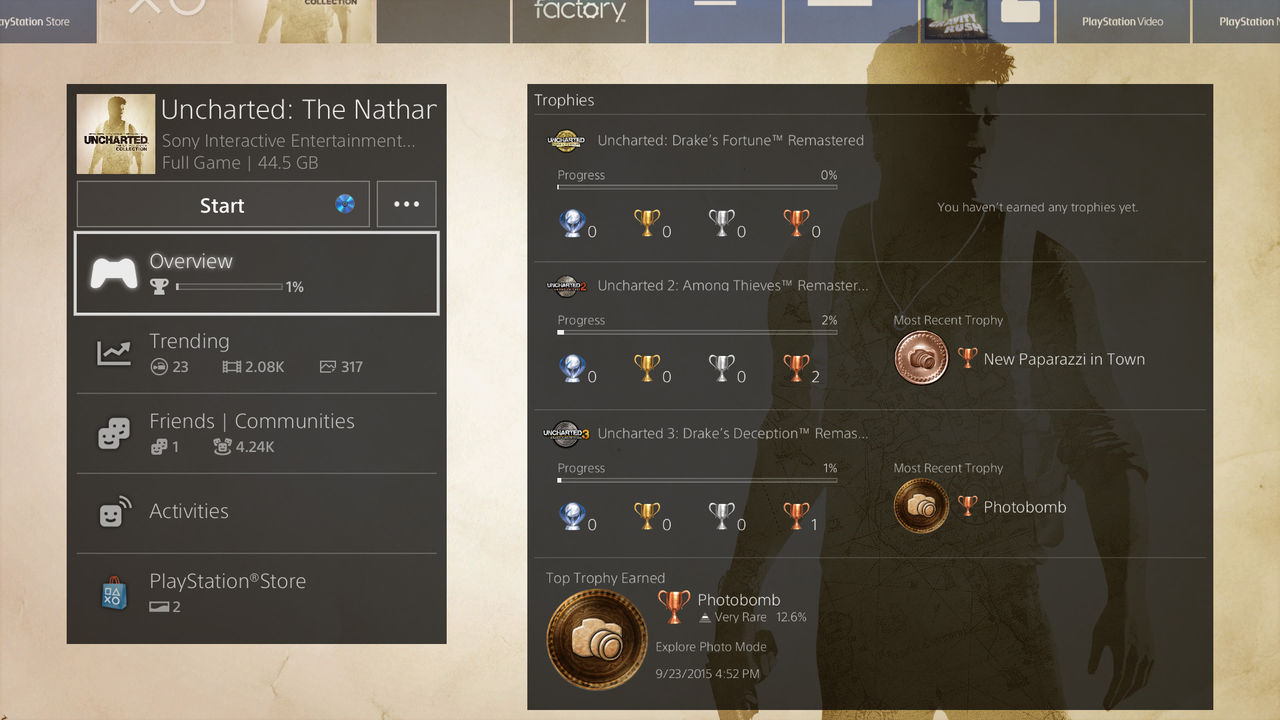This screenshot has width=1280, height=720.
Task: Open the PlayStation Store entry
Action: click(x=256, y=593)
